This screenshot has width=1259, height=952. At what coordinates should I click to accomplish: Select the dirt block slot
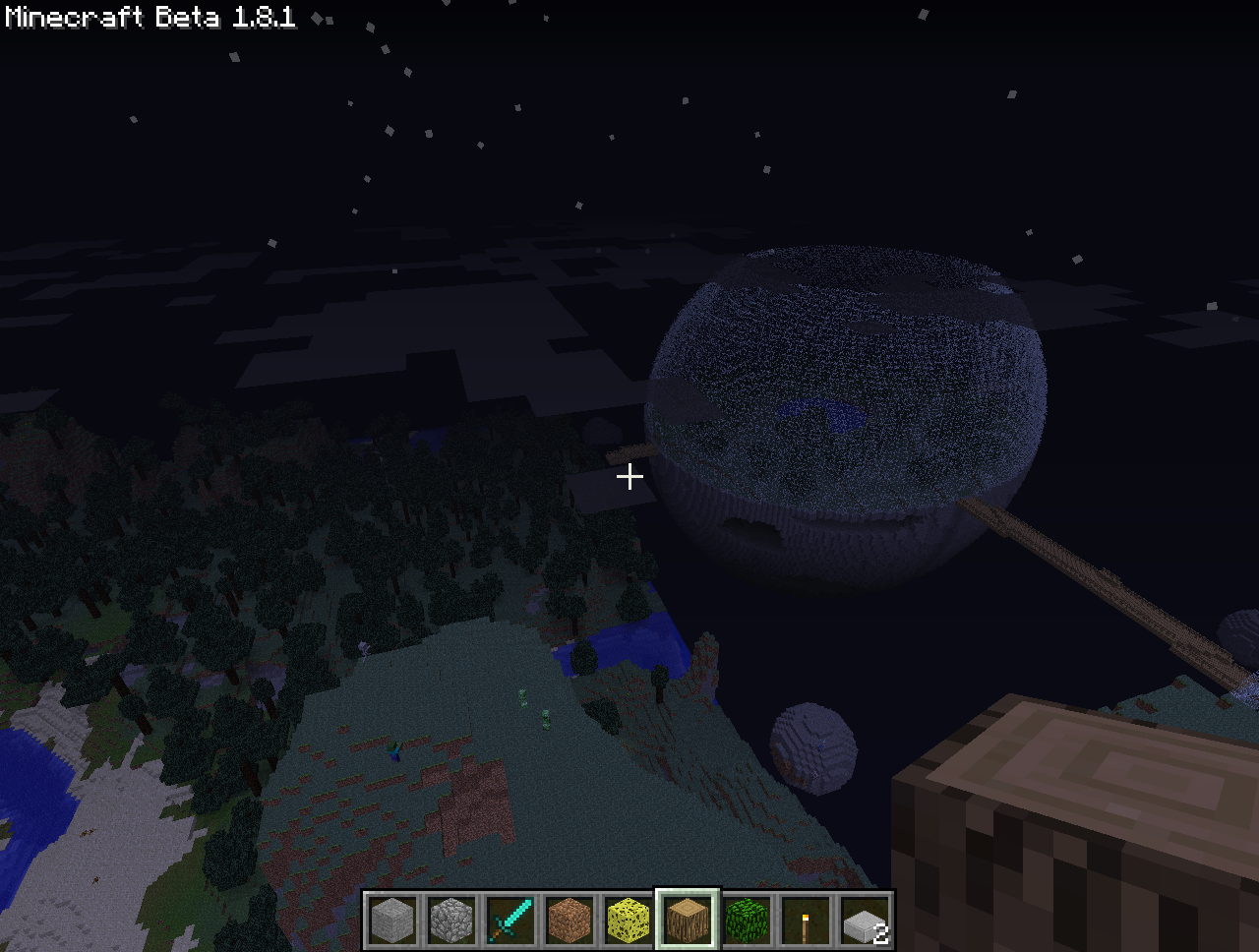click(570, 921)
